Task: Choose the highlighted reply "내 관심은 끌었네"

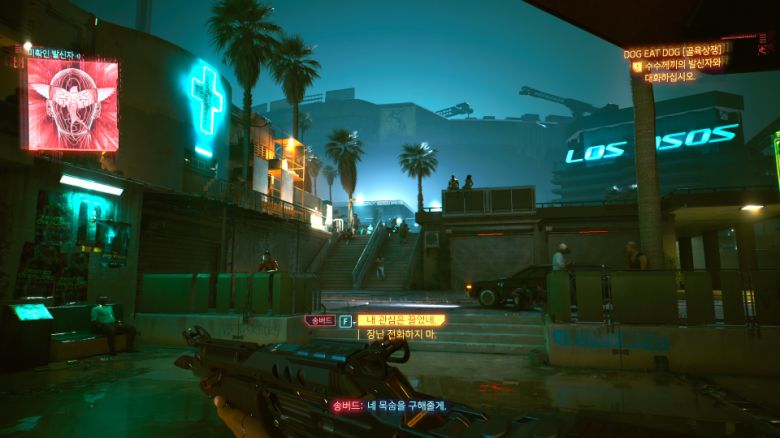Action: pyautogui.click(x=401, y=320)
